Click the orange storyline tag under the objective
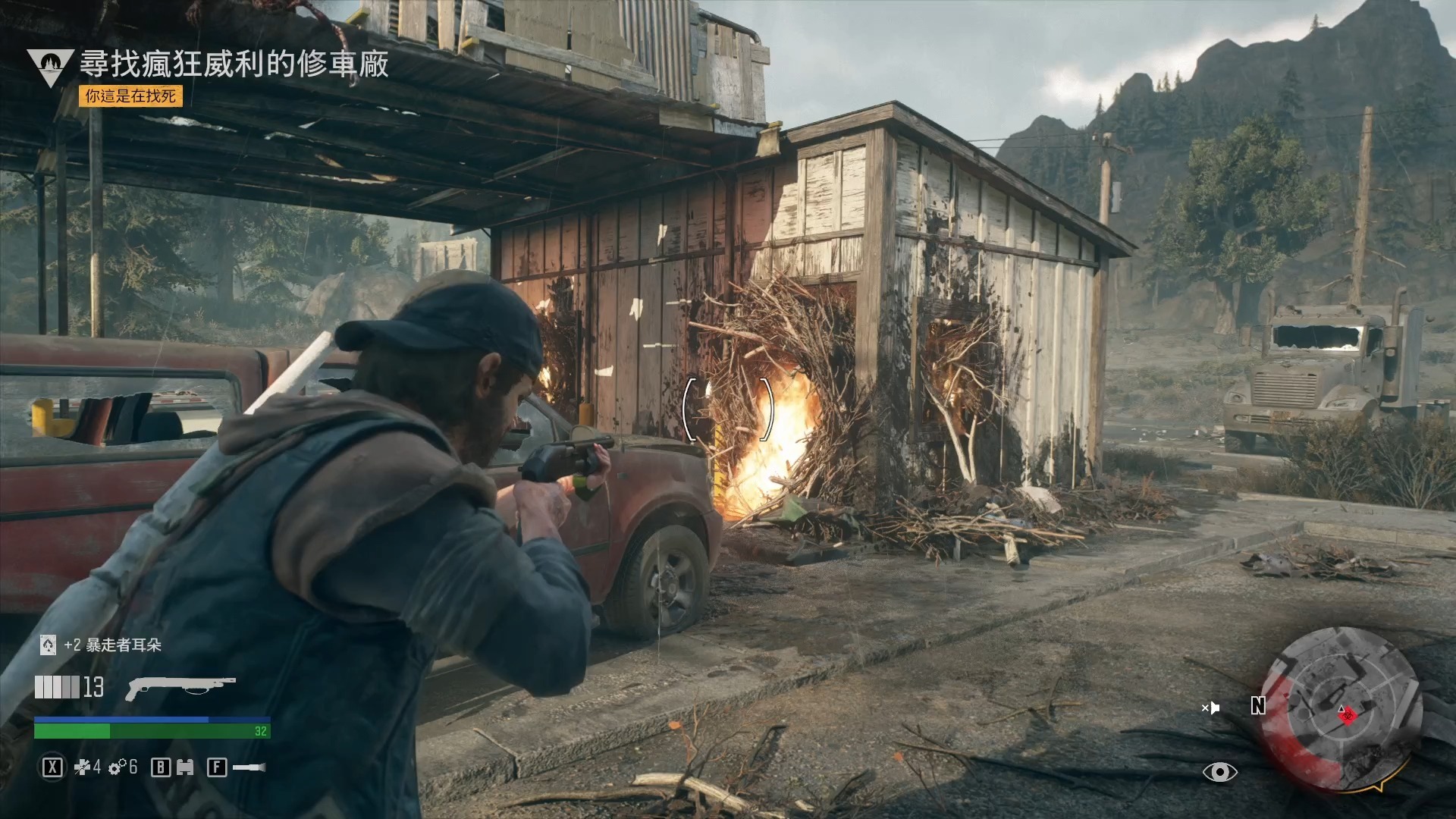The image size is (1456, 819). (x=130, y=96)
